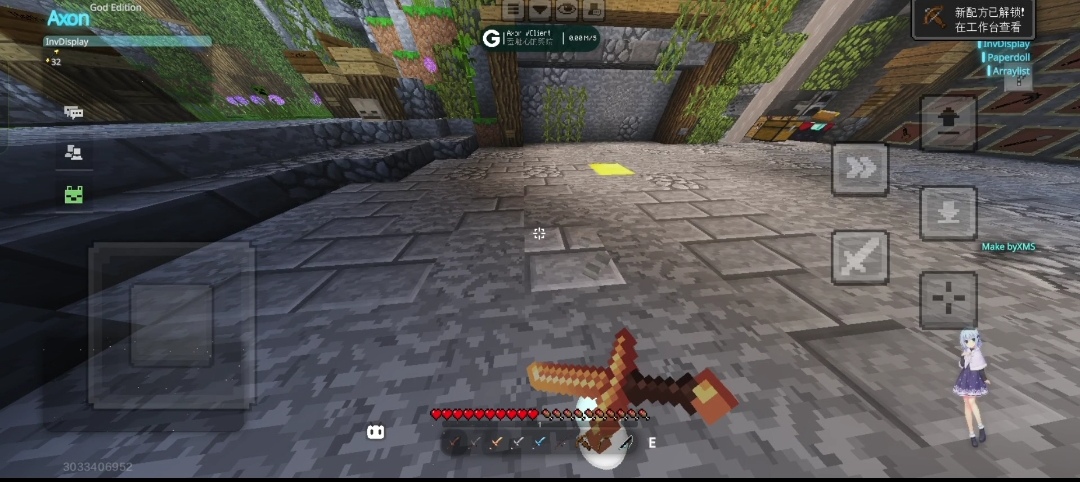Open the character chat emote button
Image resolution: width=1080 pixels, height=482 pixels.
tap(593, 10)
